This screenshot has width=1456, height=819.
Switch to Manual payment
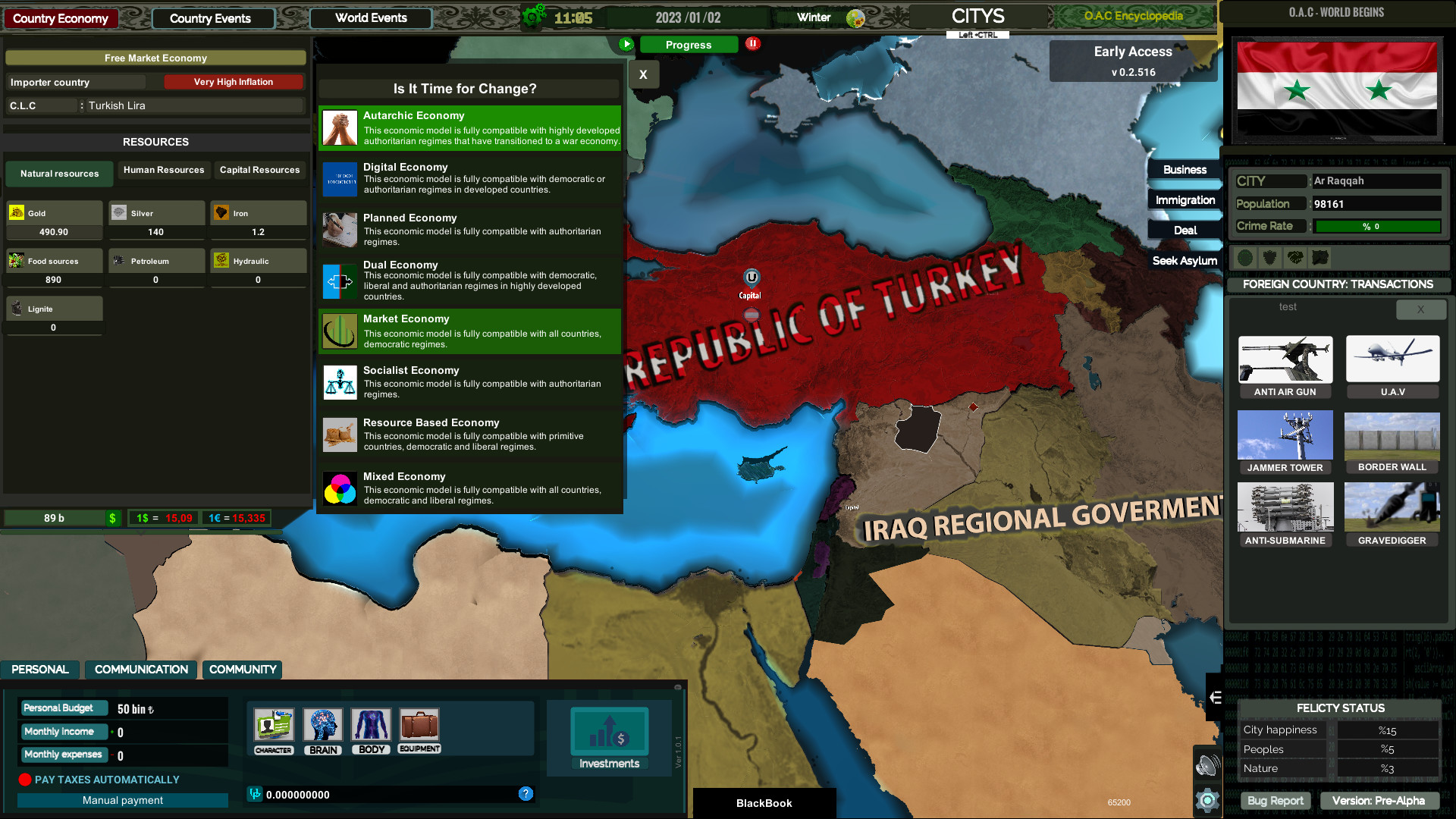click(x=122, y=800)
